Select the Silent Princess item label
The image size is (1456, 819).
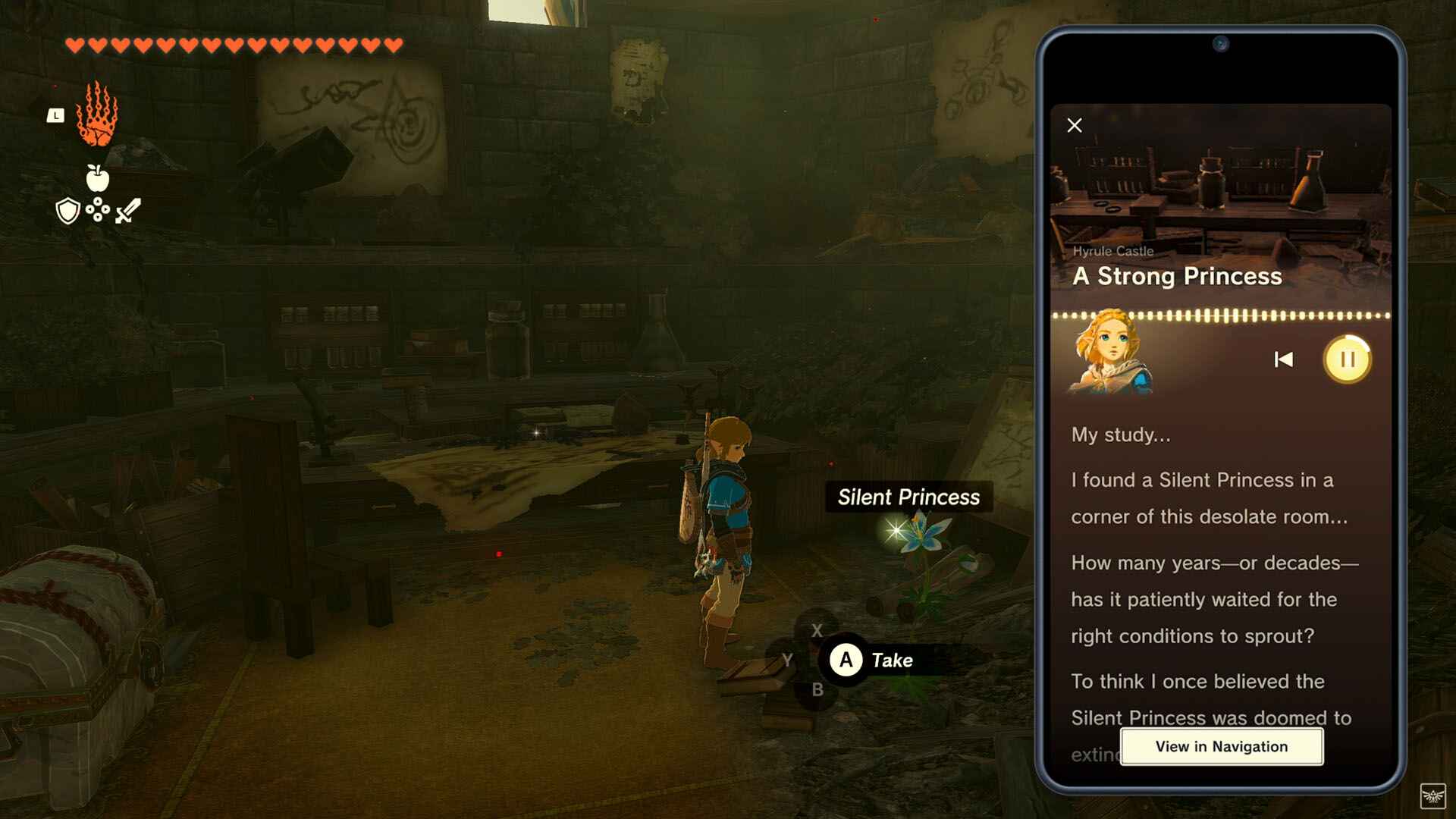click(x=908, y=497)
